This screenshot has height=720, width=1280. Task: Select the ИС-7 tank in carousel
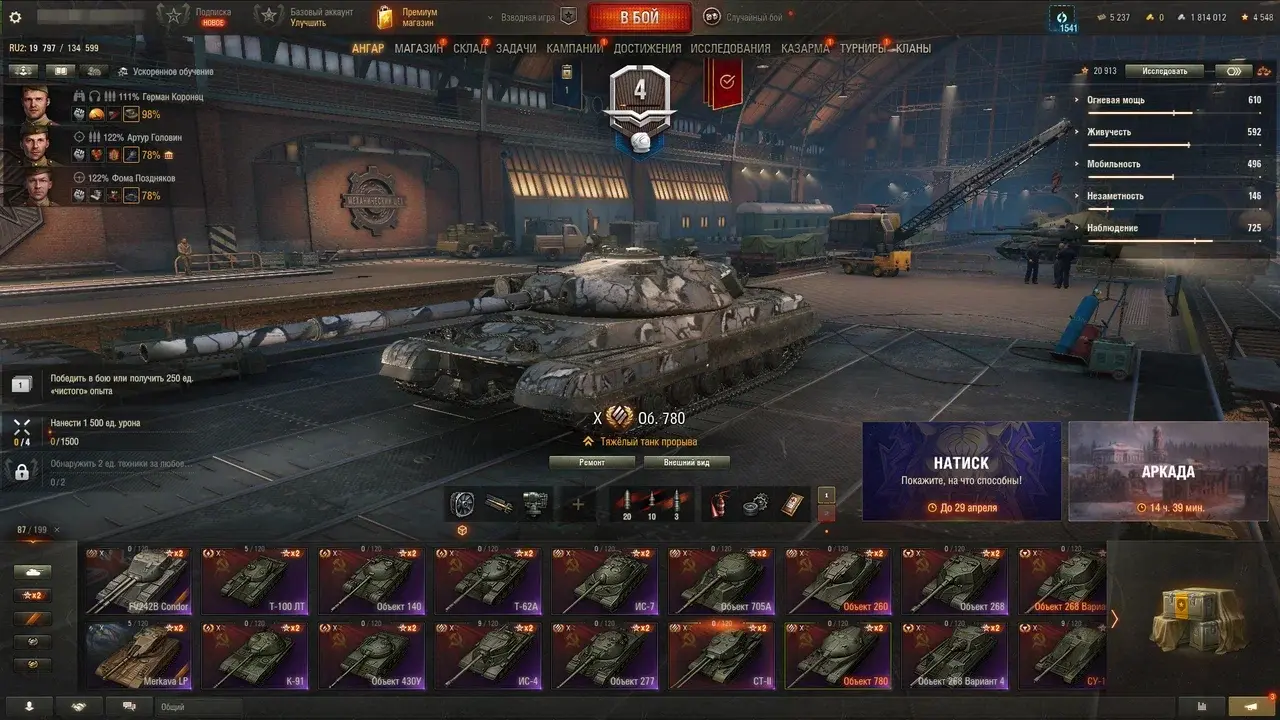pyautogui.click(x=605, y=580)
